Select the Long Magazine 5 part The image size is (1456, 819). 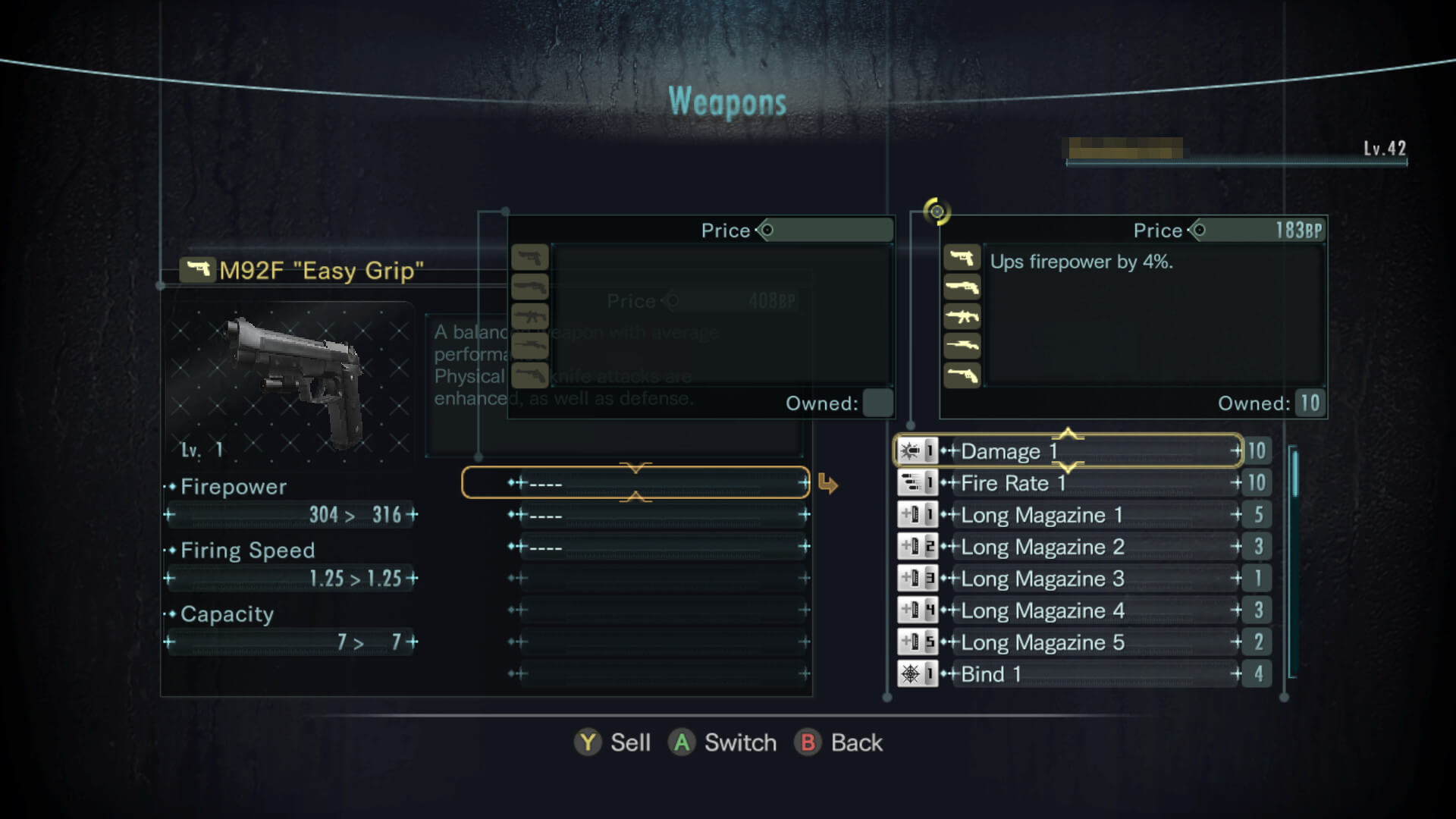[1068, 642]
